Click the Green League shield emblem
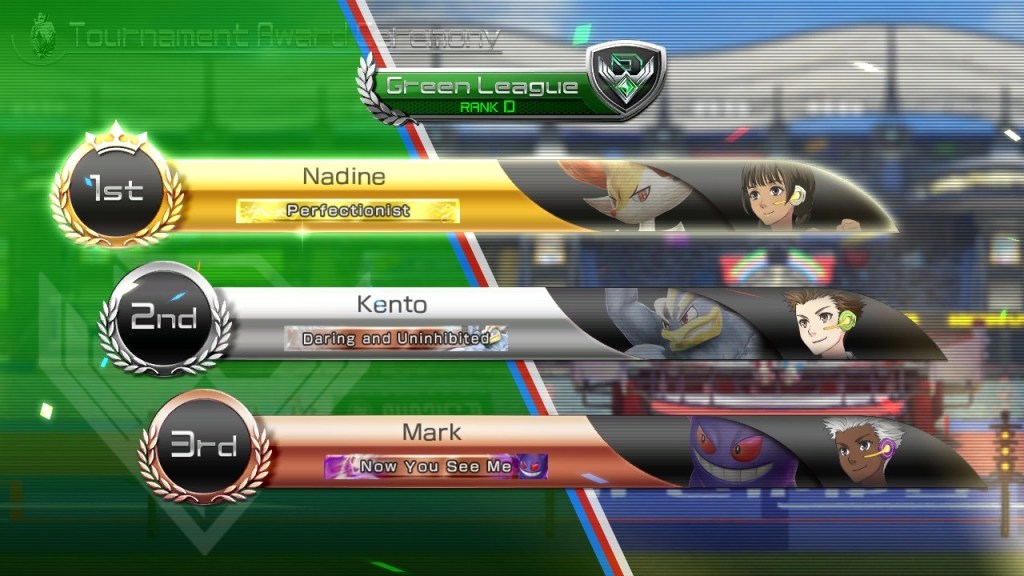1024x576 pixels. click(623, 79)
